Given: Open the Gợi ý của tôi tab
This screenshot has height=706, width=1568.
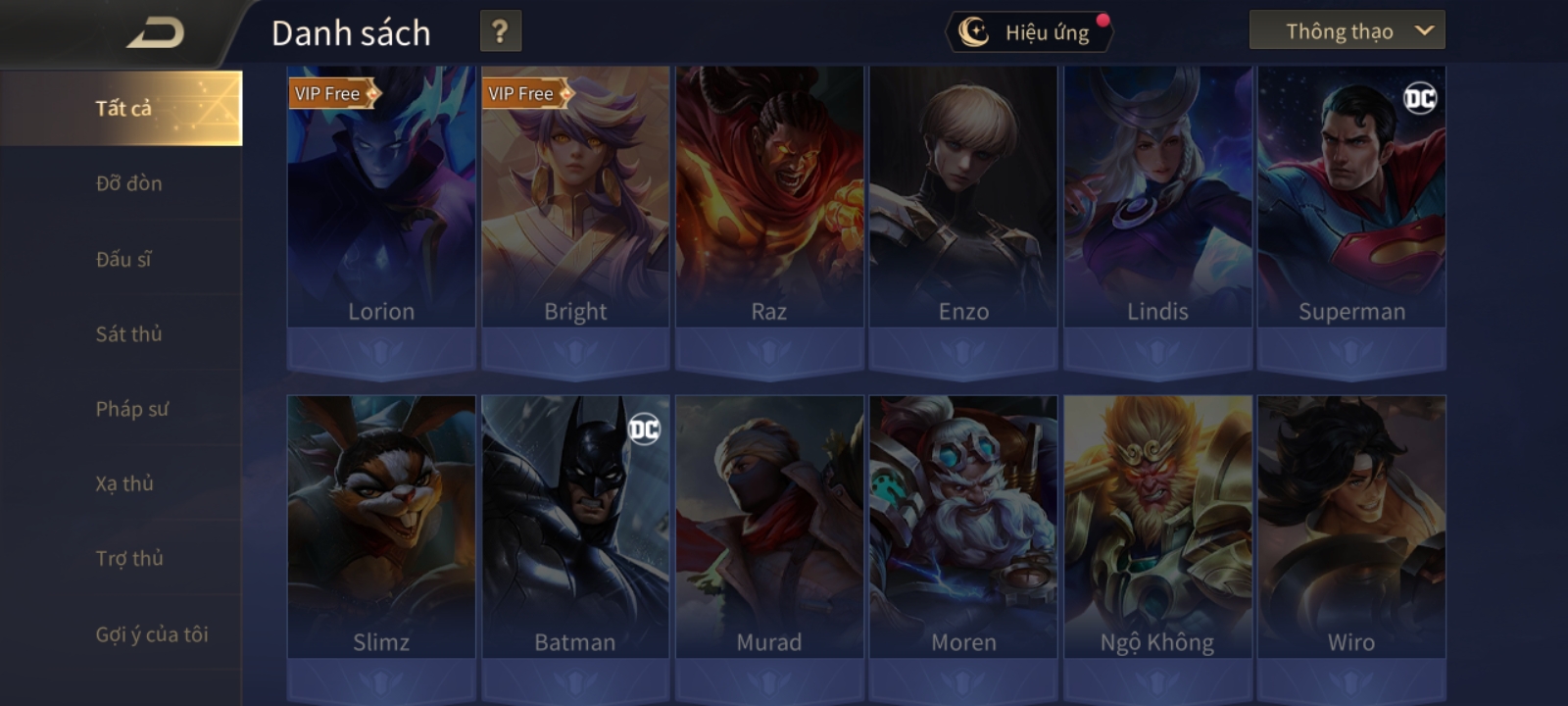Looking at the screenshot, I should 151,634.
